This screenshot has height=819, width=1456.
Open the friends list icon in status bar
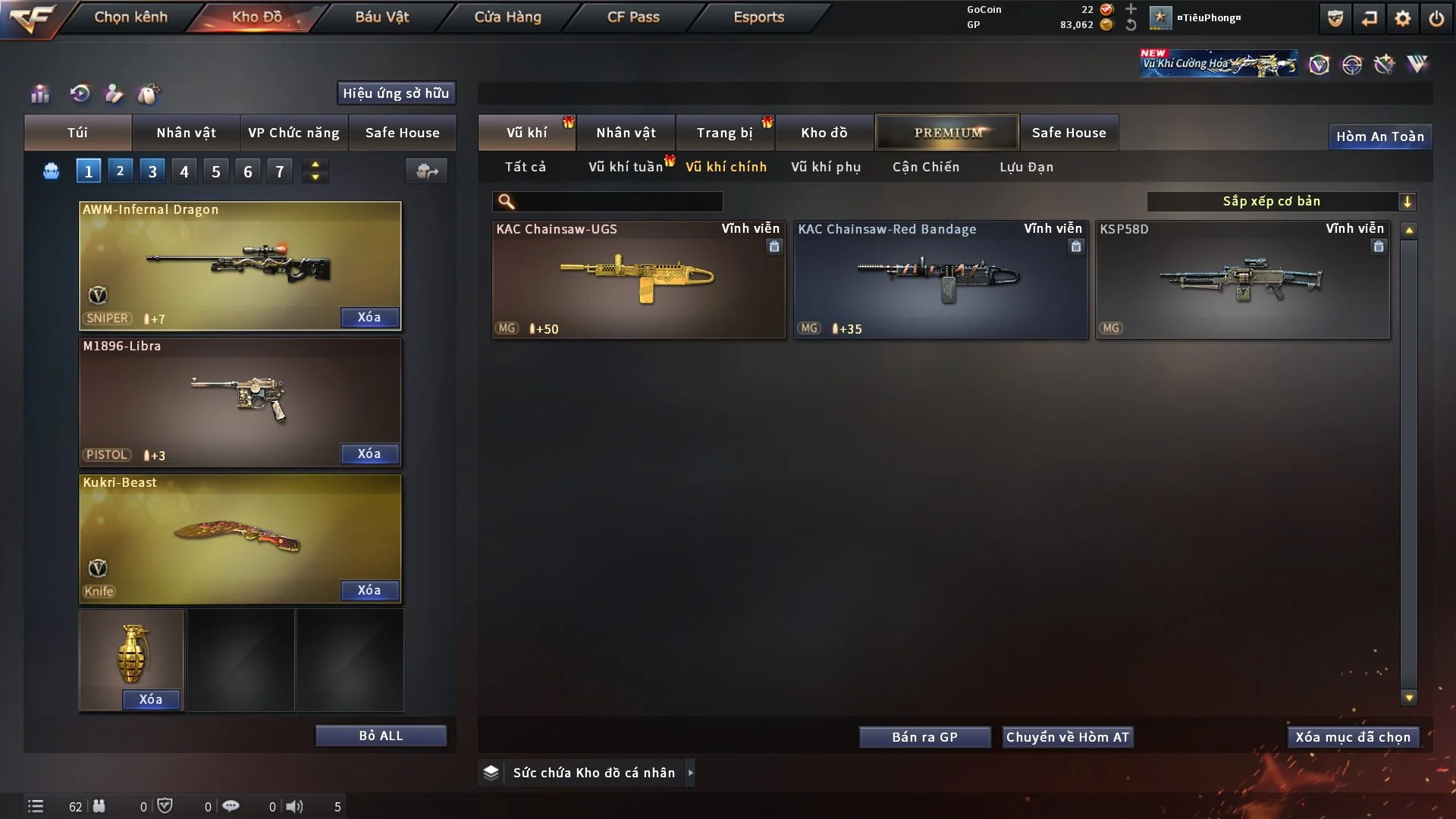click(x=99, y=806)
